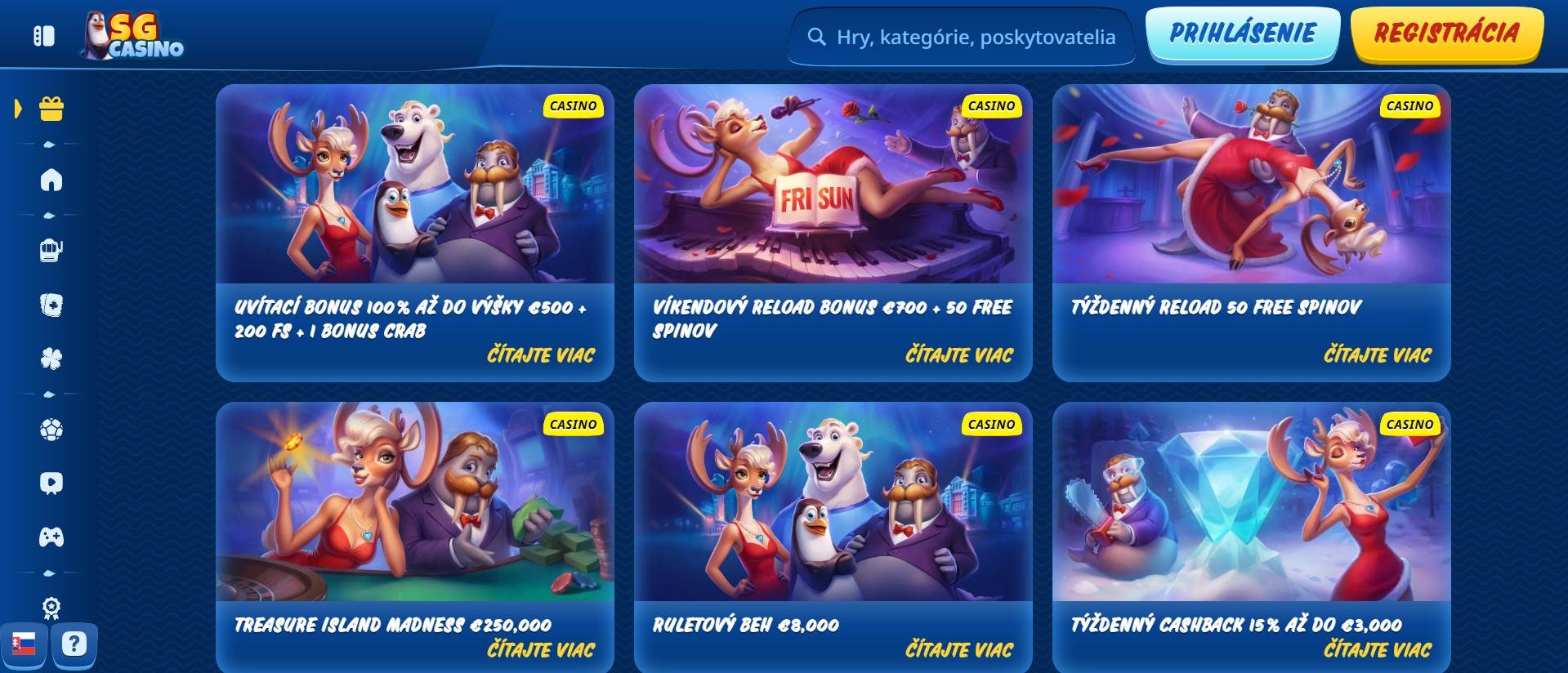Click the PRIHLÁSENIE button

pyautogui.click(x=1243, y=35)
